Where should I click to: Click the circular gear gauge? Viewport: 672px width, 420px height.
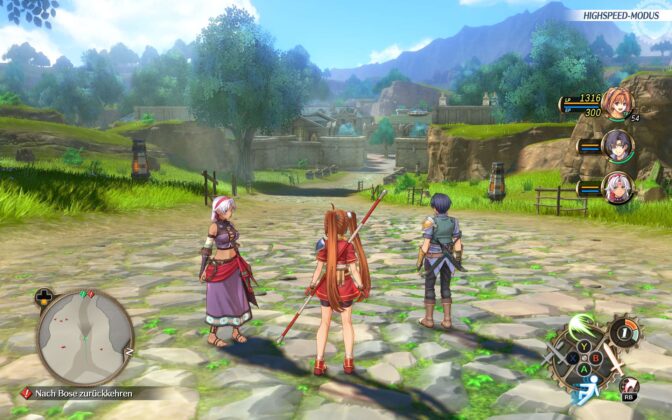624,332
